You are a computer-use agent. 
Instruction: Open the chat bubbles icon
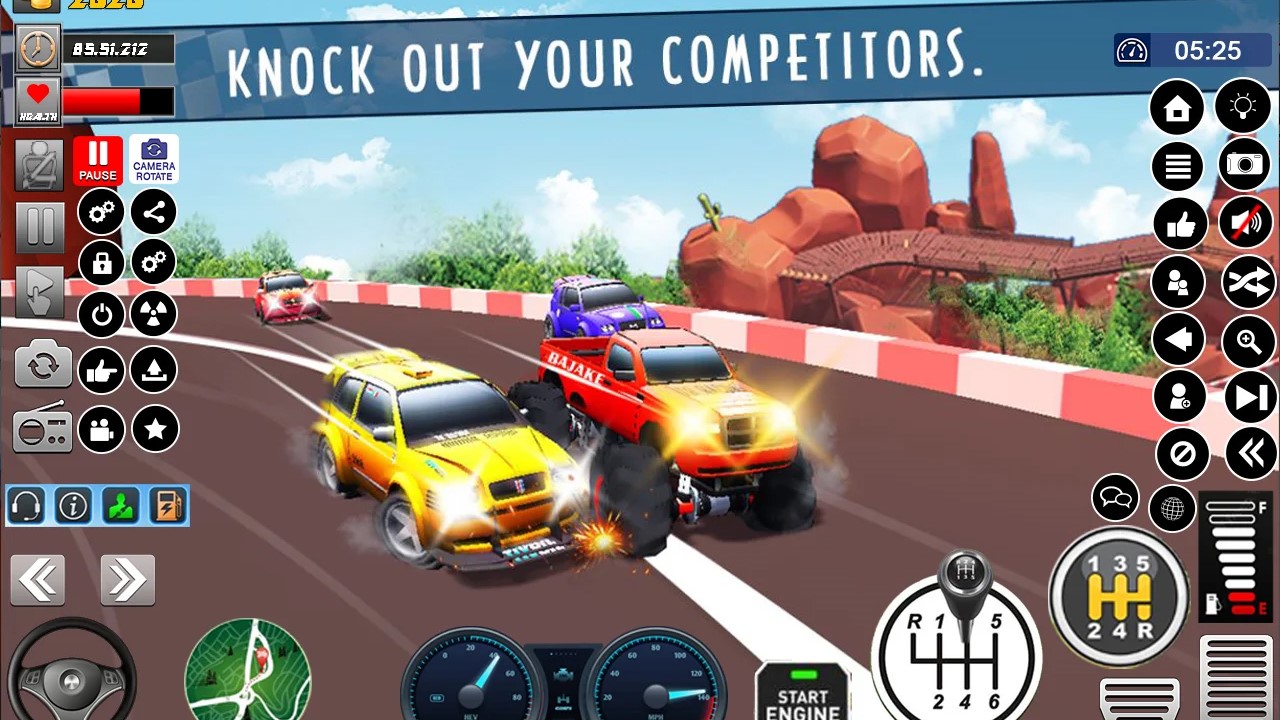[1113, 497]
